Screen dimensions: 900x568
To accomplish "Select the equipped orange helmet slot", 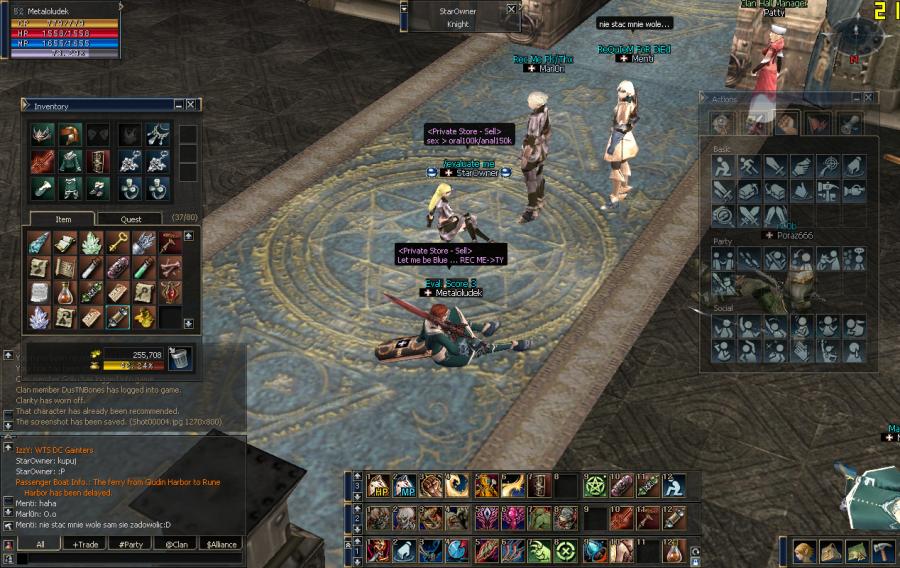I will (x=69, y=135).
